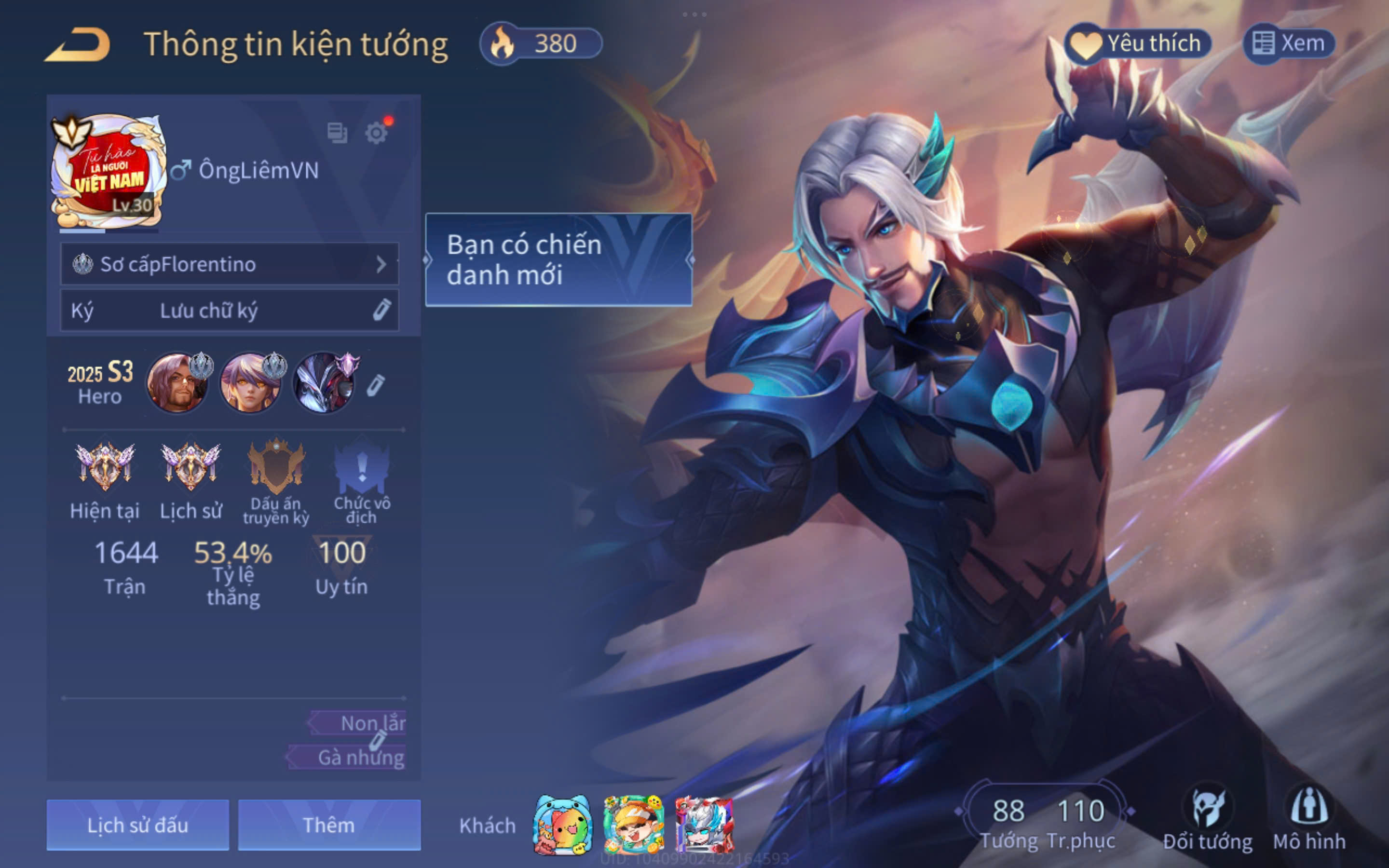Open the gear settings icon

377,133
